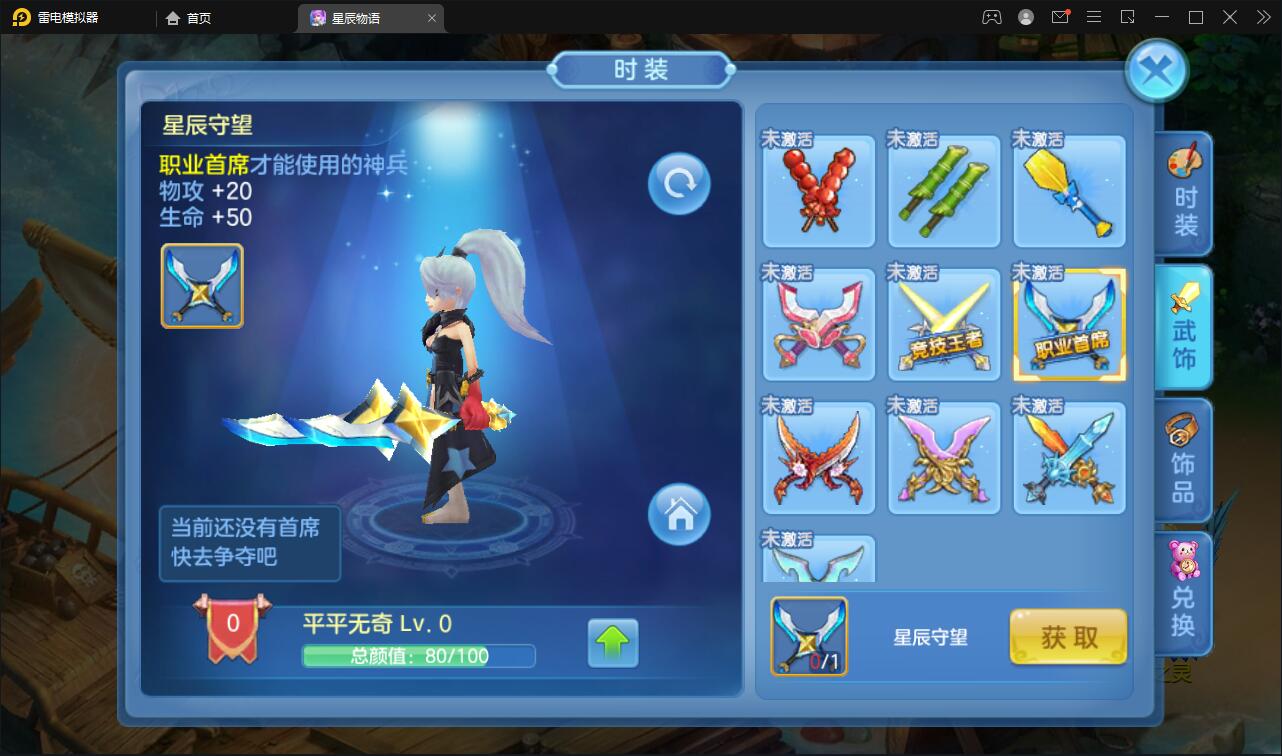Rotate the character model preview
Screen dimensions: 1282x756
tap(679, 183)
